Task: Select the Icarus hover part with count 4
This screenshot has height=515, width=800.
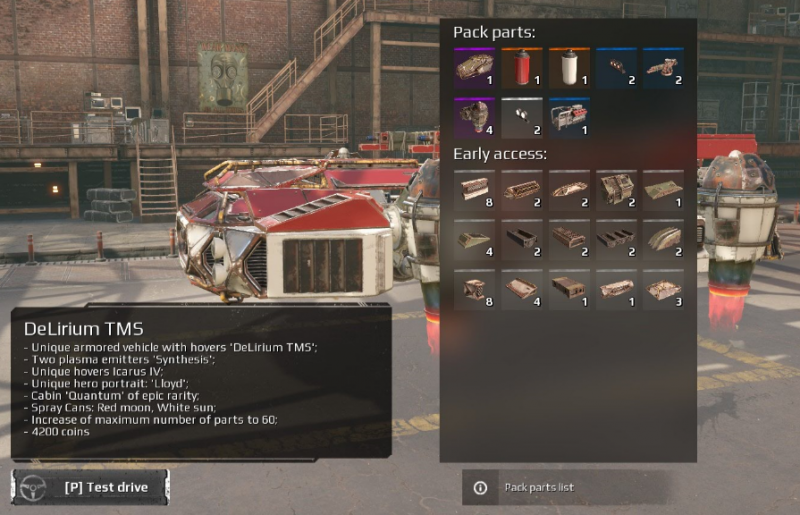Action: pos(473,117)
